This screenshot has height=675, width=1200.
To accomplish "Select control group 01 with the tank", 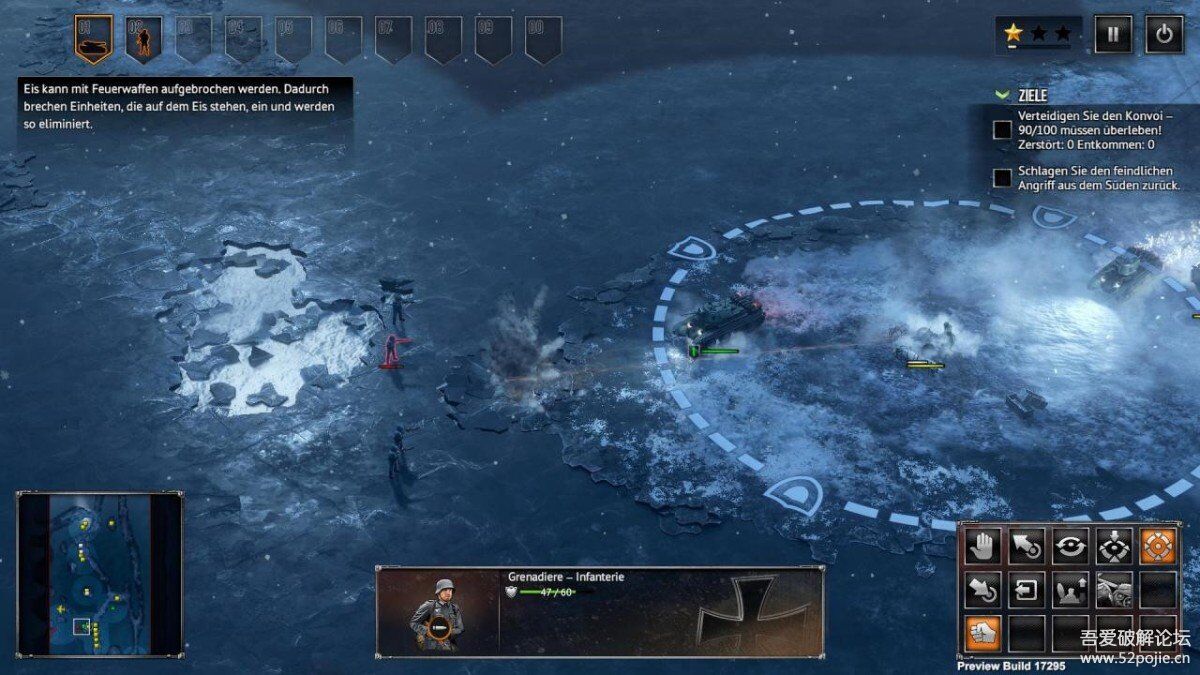I will (93, 39).
